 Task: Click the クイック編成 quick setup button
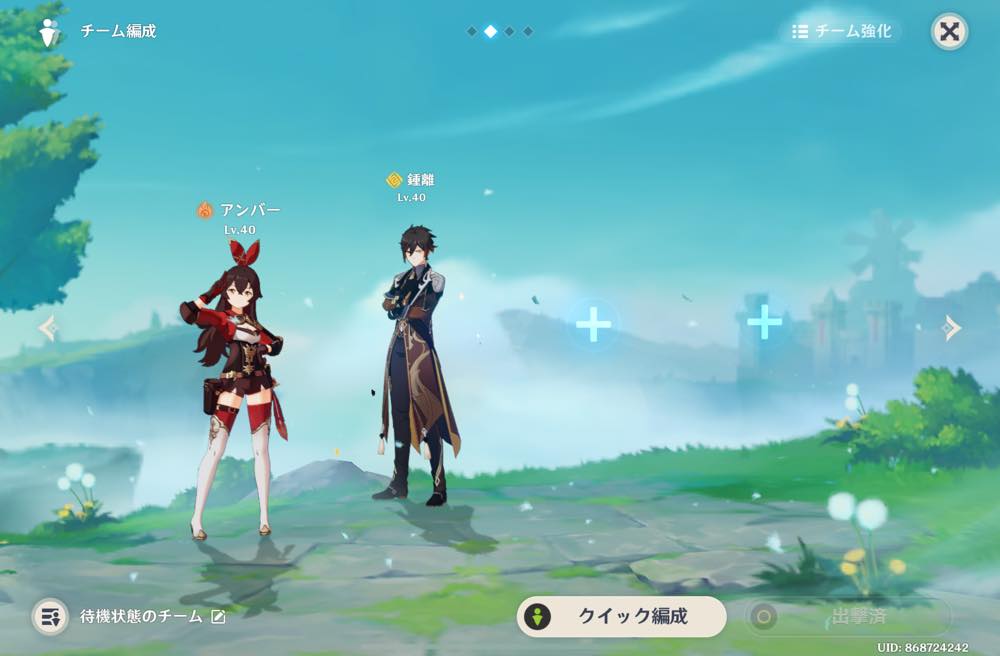pos(621,616)
